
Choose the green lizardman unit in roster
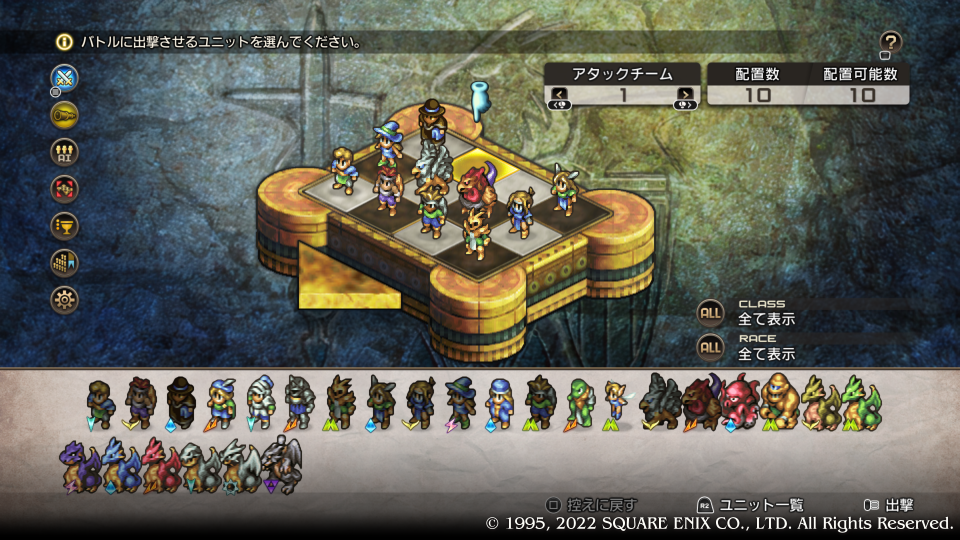point(580,402)
